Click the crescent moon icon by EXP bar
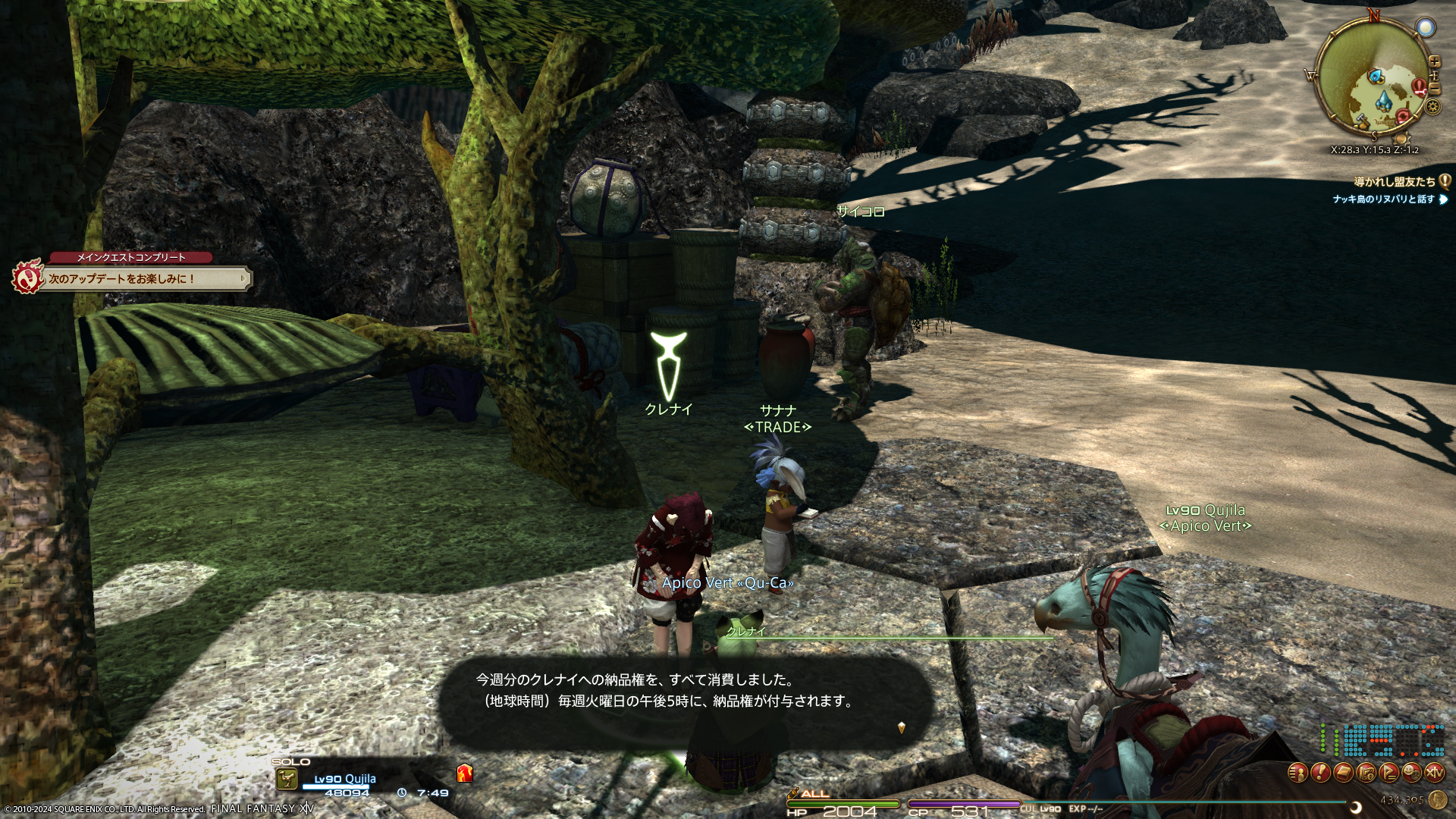Viewport: 1456px width, 819px height. 1356,808
